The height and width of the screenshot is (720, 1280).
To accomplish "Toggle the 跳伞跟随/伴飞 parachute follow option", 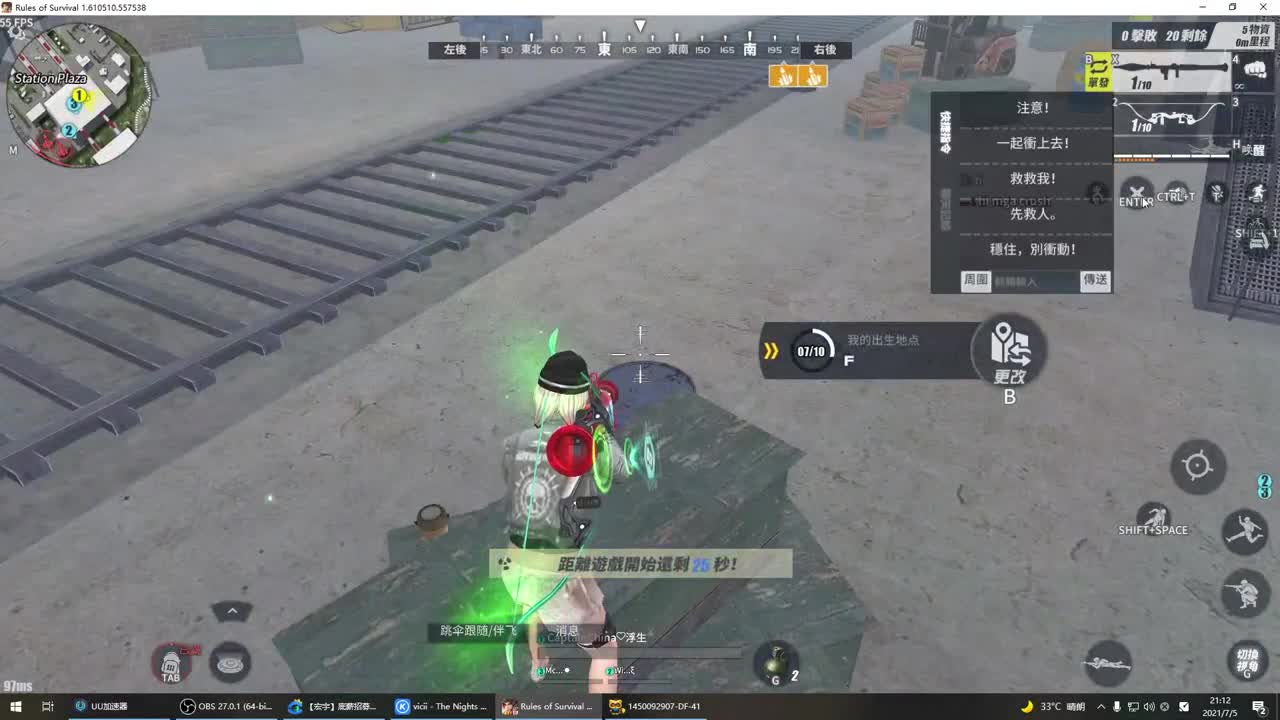I will pos(477,632).
